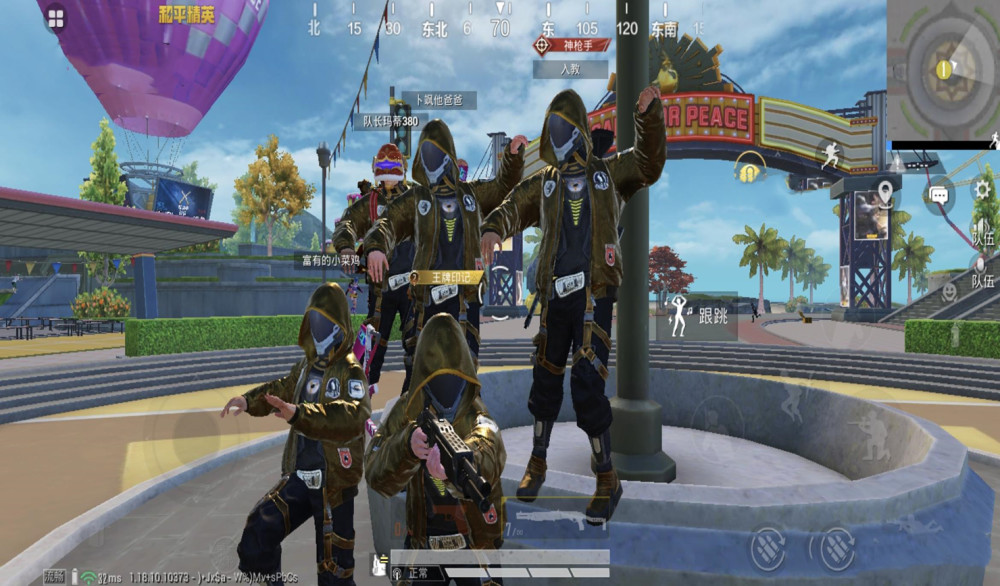This screenshot has height=586, width=1000.
Task: Tap the 跟跳 follow-jump button
Action: (x=698, y=318)
